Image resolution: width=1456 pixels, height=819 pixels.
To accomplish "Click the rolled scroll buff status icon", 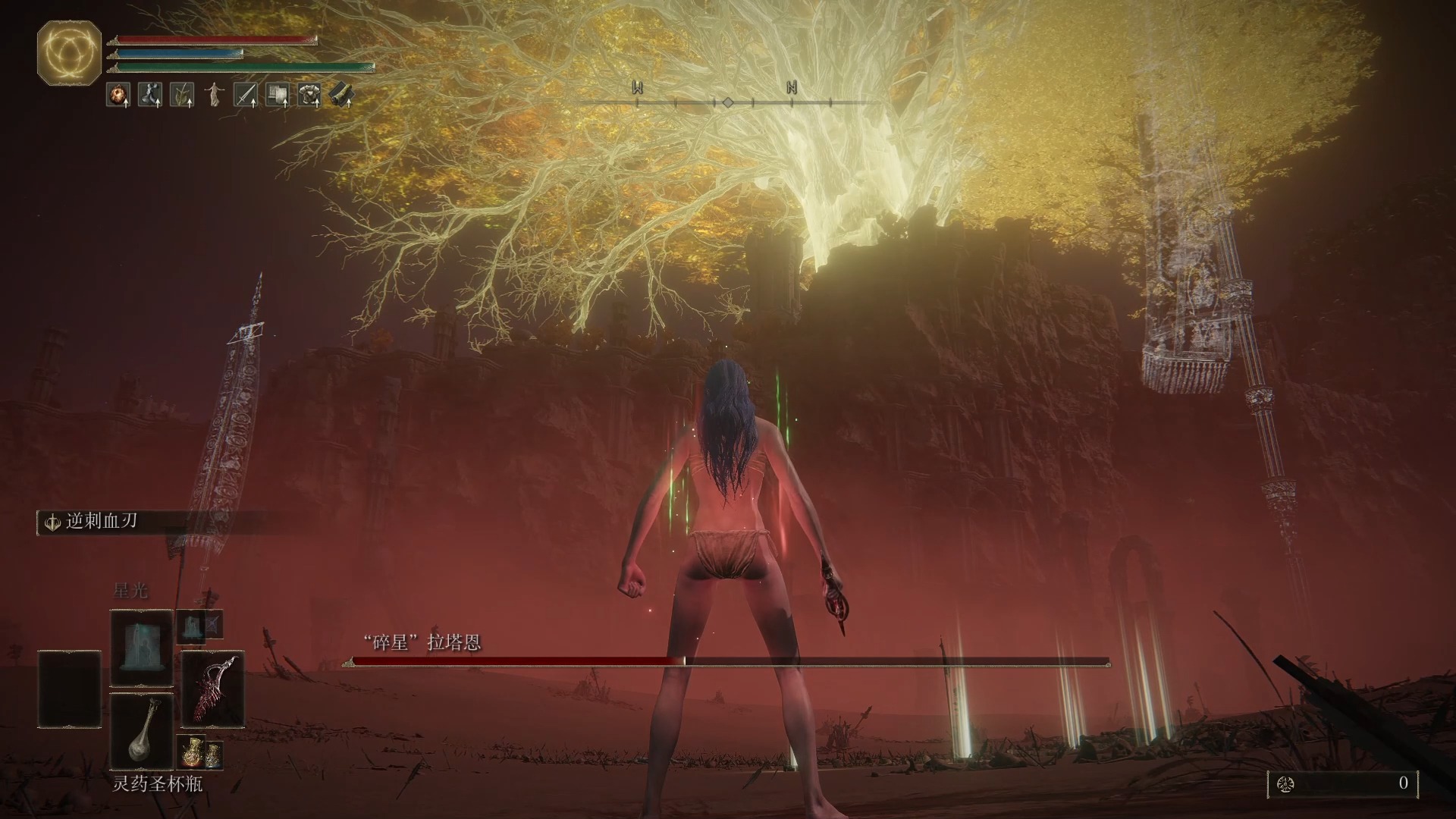I will click(341, 95).
